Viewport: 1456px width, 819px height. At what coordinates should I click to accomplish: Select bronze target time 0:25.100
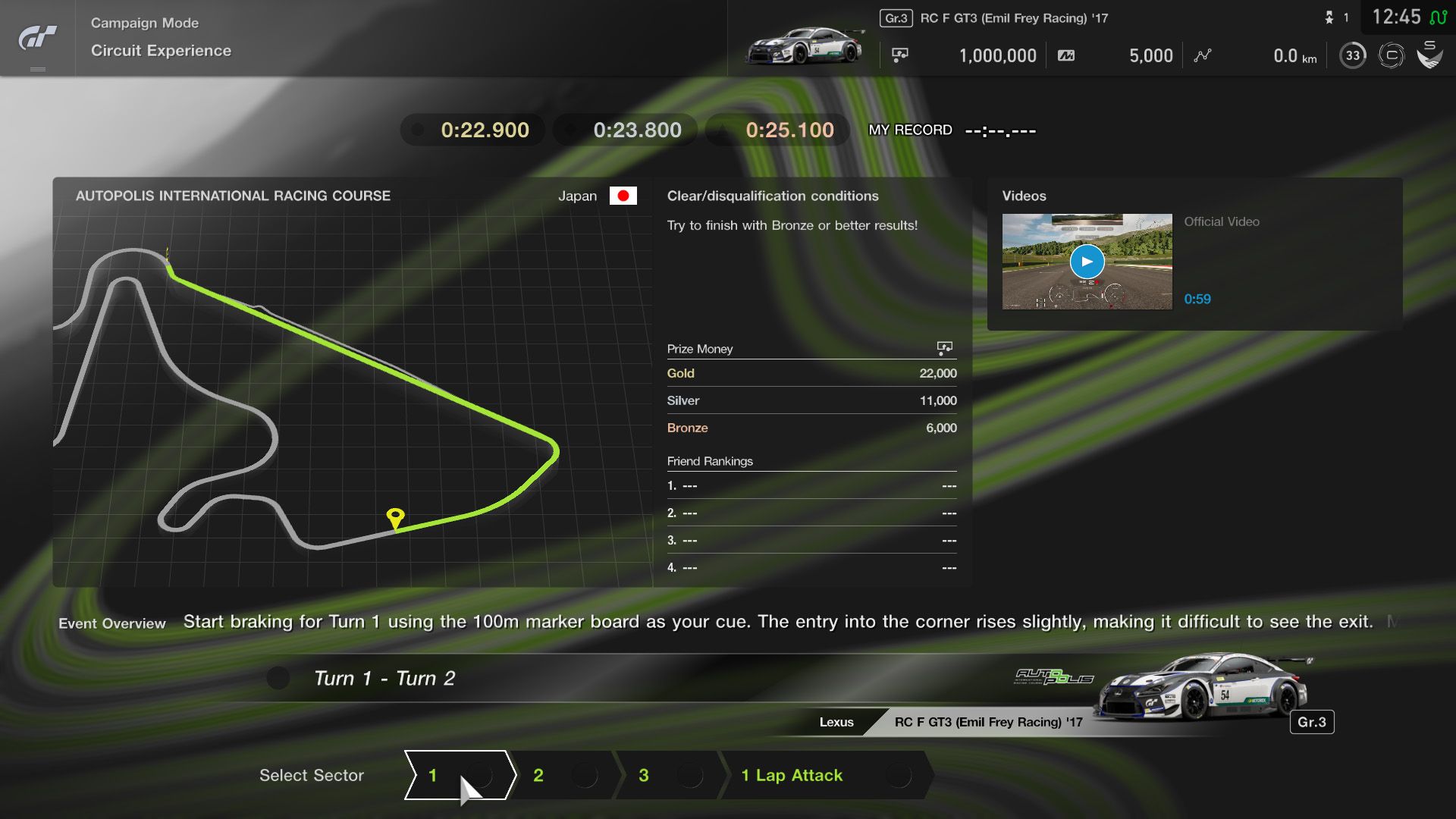pos(777,130)
